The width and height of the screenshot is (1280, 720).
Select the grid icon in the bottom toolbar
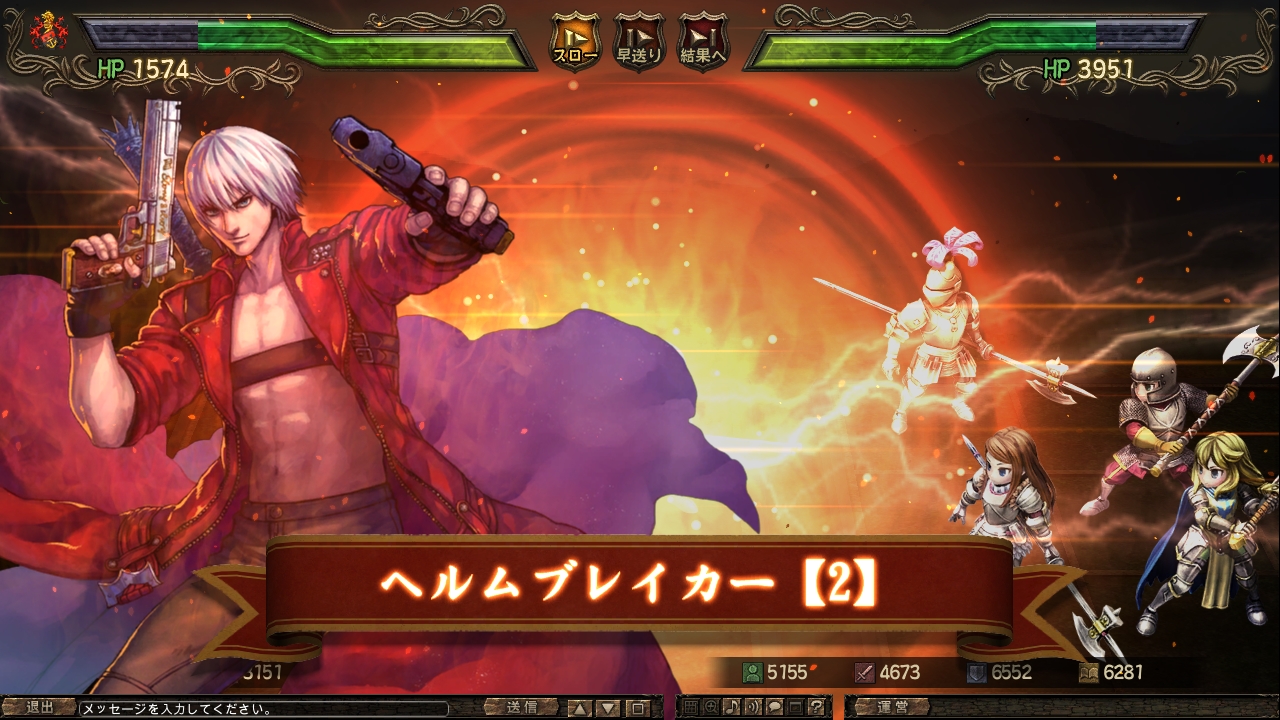coord(691,707)
